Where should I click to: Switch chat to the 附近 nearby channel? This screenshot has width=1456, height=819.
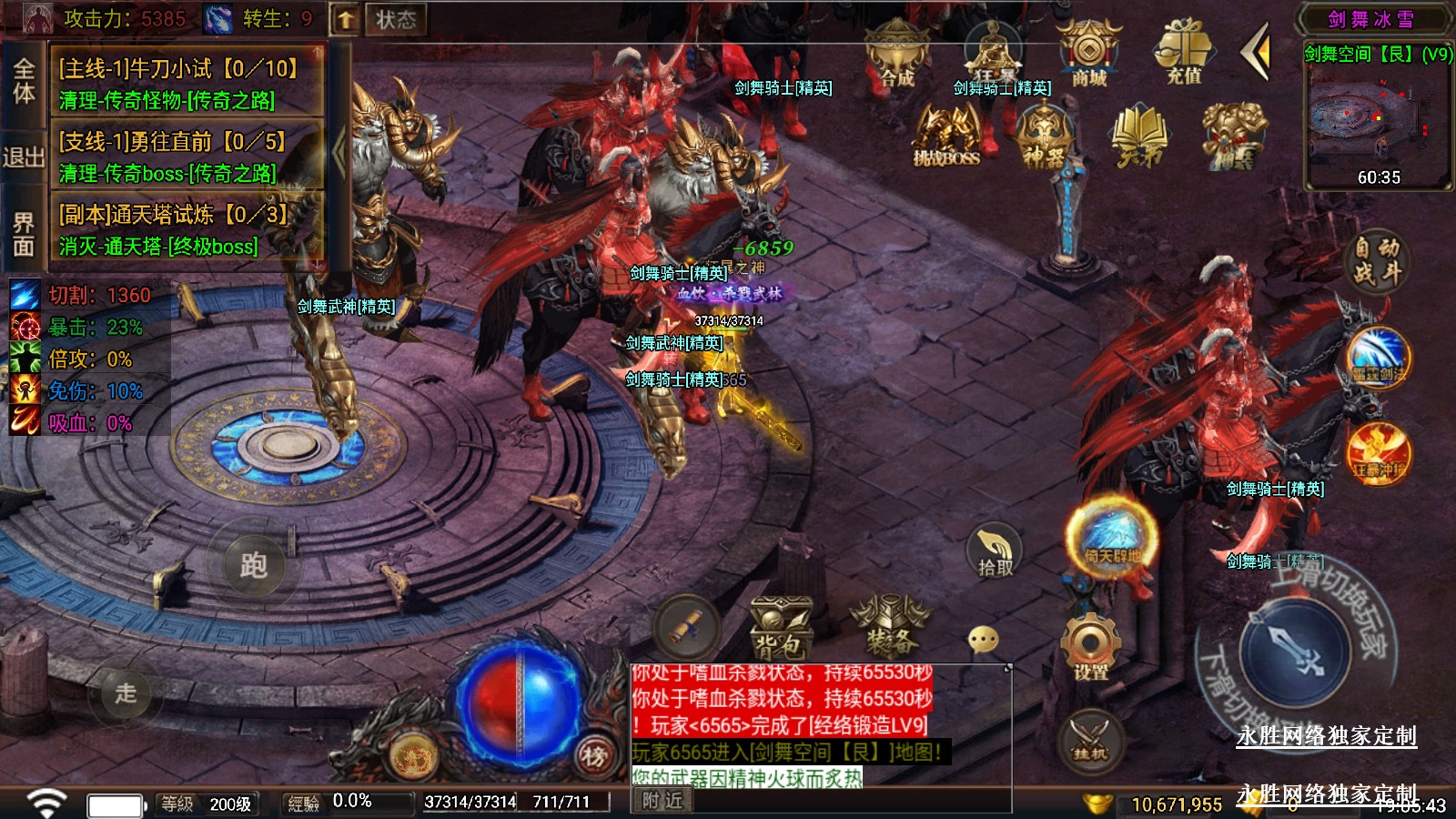[x=662, y=801]
